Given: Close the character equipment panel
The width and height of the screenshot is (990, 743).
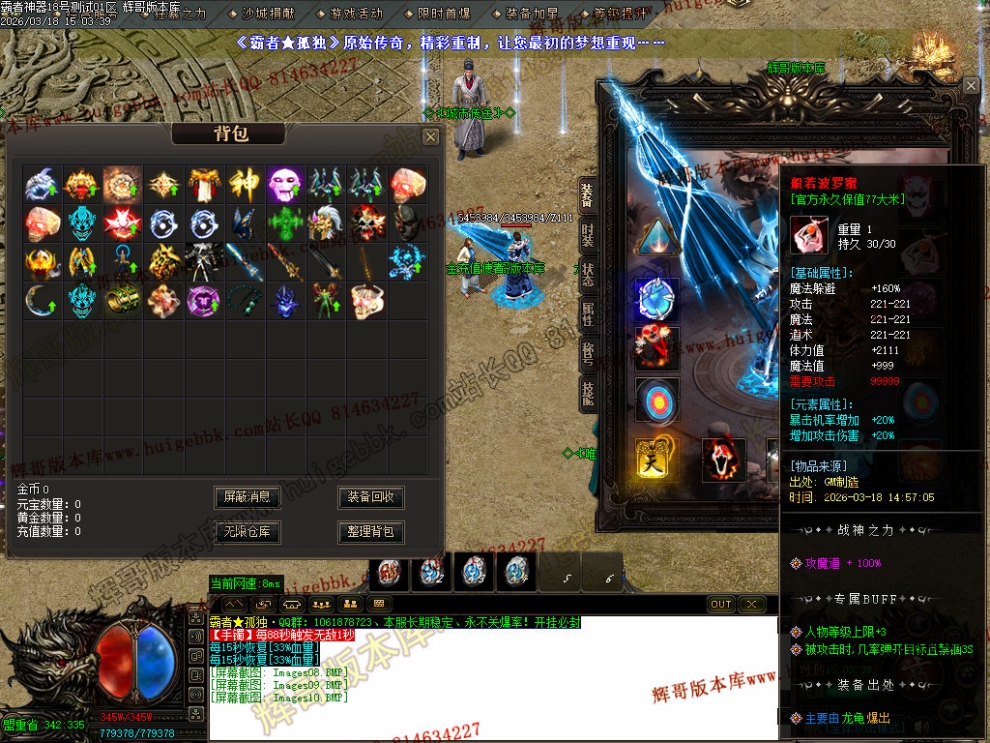Looking at the screenshot, I should tap(971, 87).
